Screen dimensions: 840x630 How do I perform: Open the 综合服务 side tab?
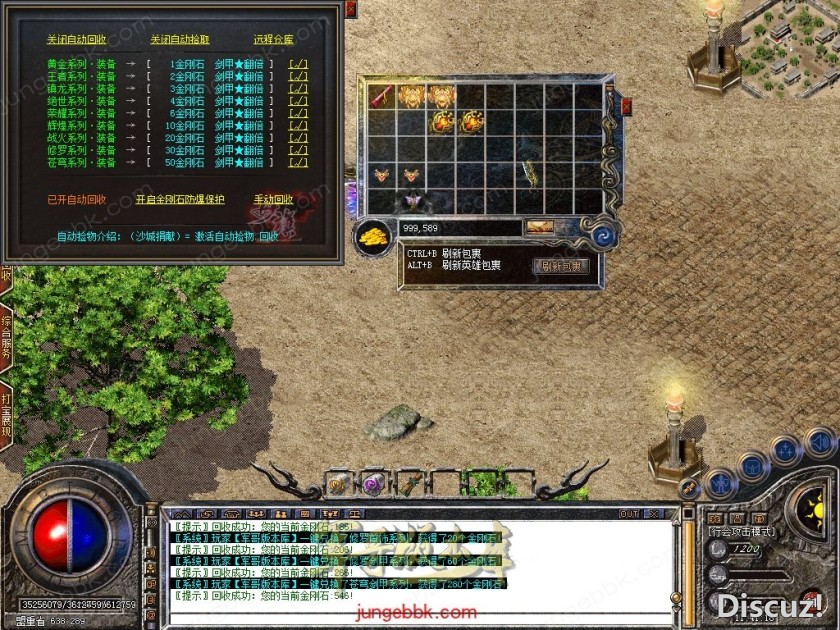pyautogui.click(x=6, y=338)
